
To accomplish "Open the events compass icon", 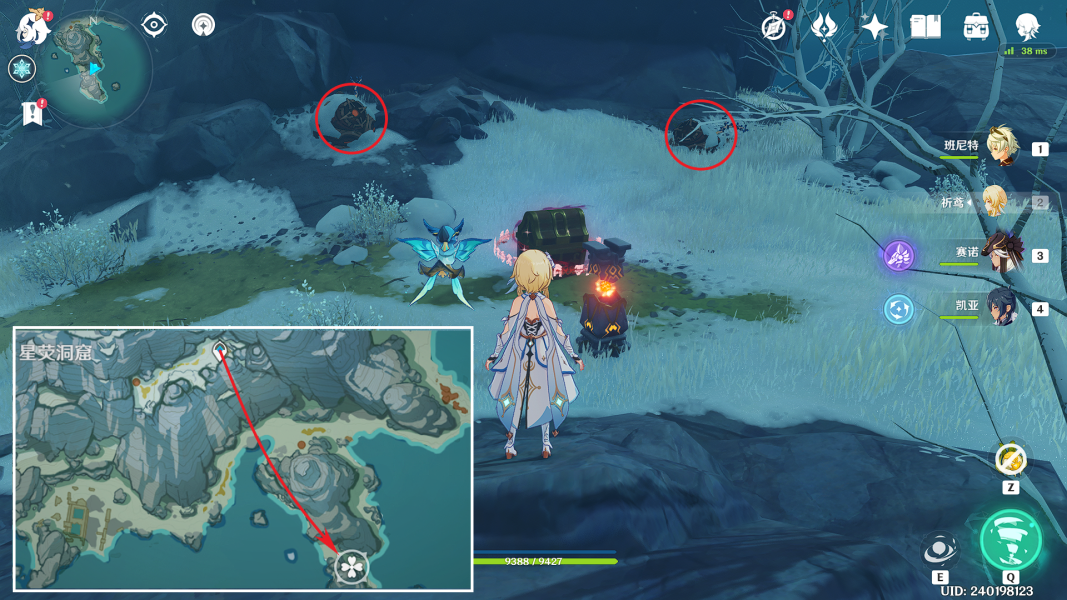I will (x=773, y=27).
